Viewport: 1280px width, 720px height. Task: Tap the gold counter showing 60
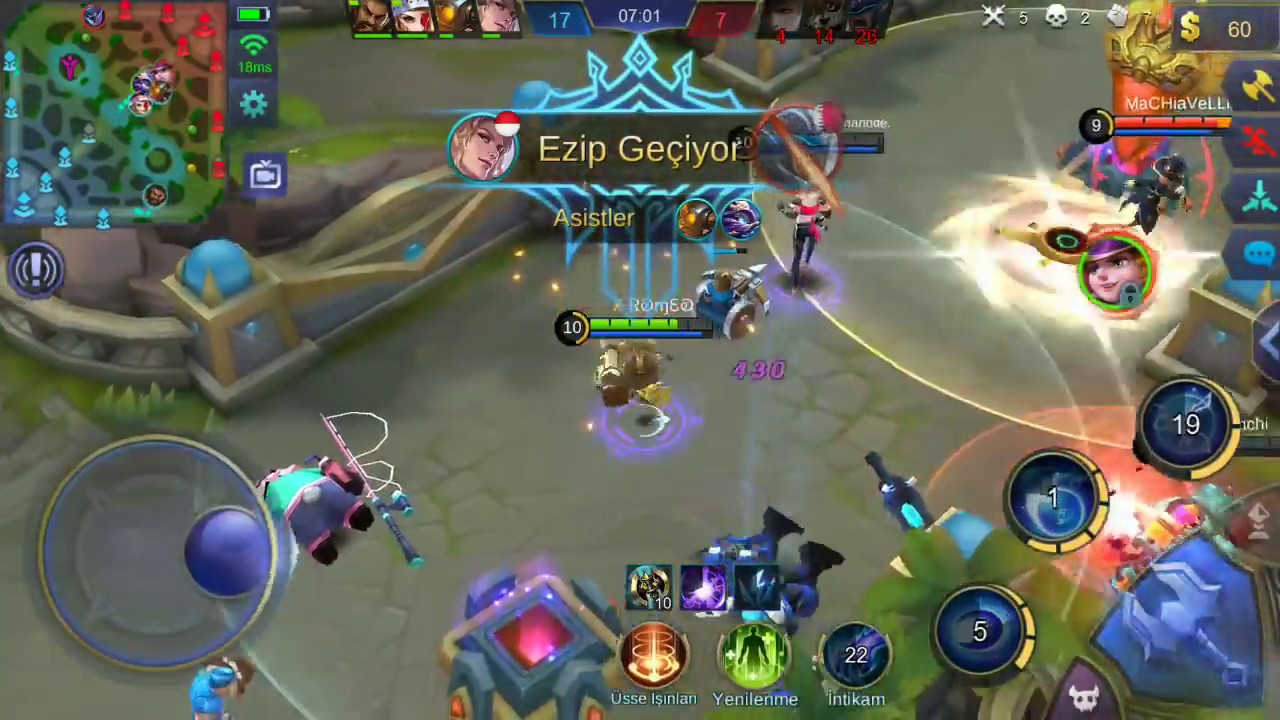1224,29
